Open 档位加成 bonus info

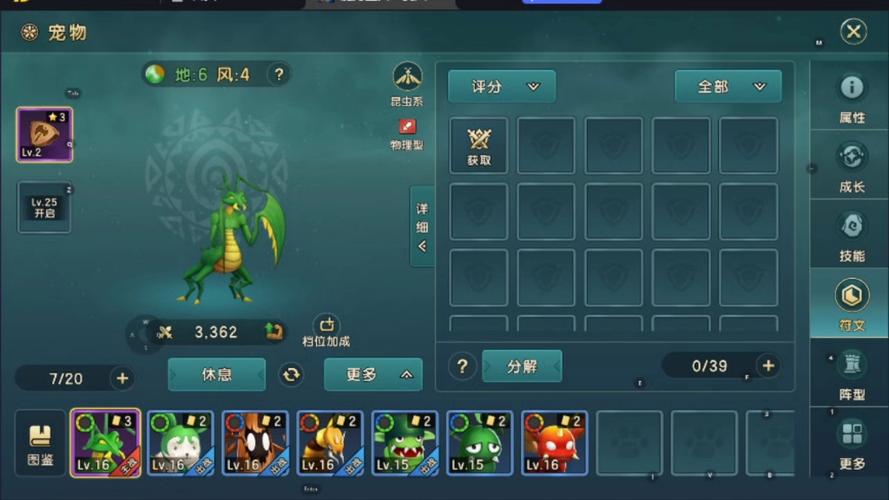(327, 331)
